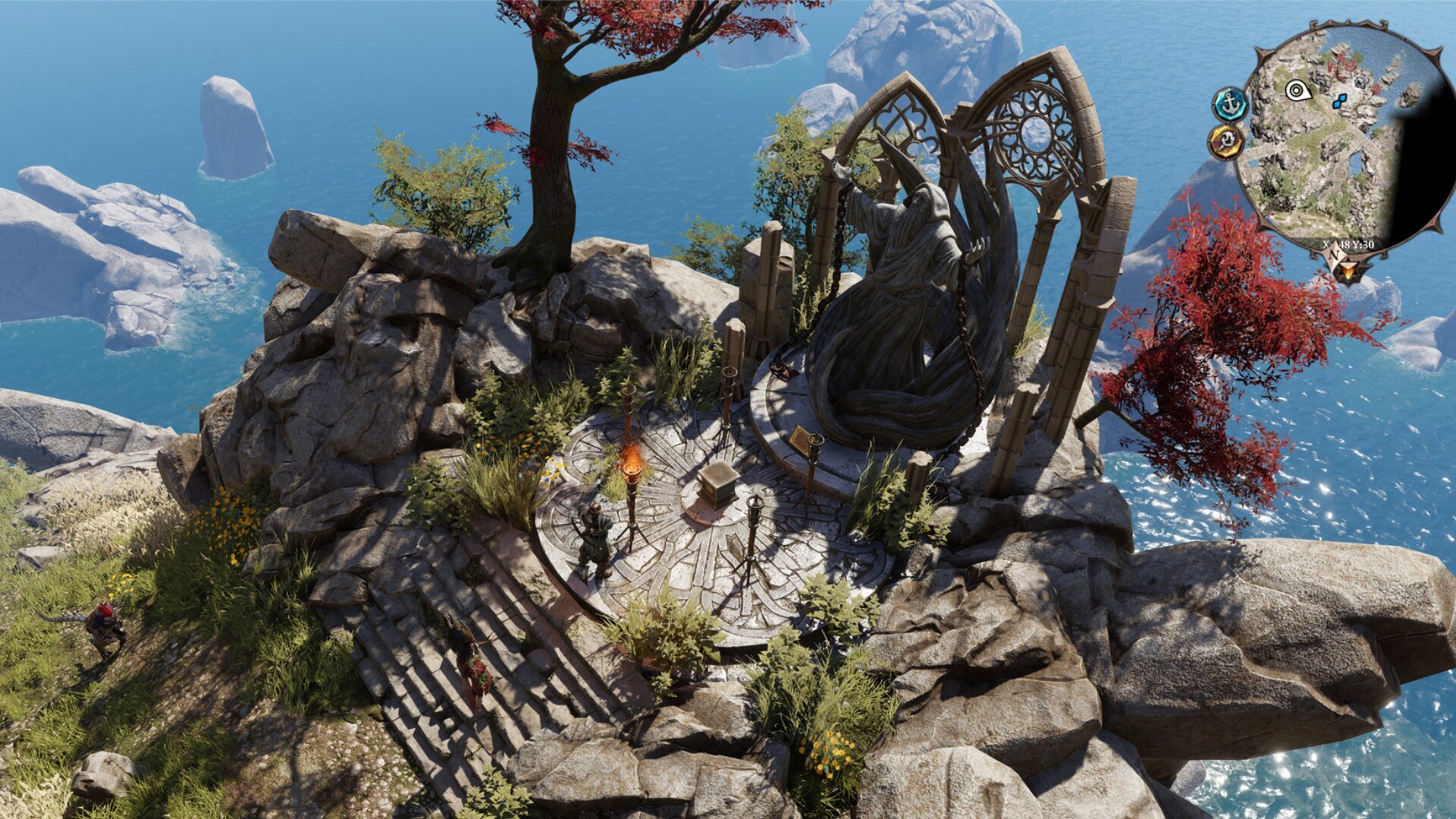Click the dark statue area shown on the minimap

[x=1360, y=82]
